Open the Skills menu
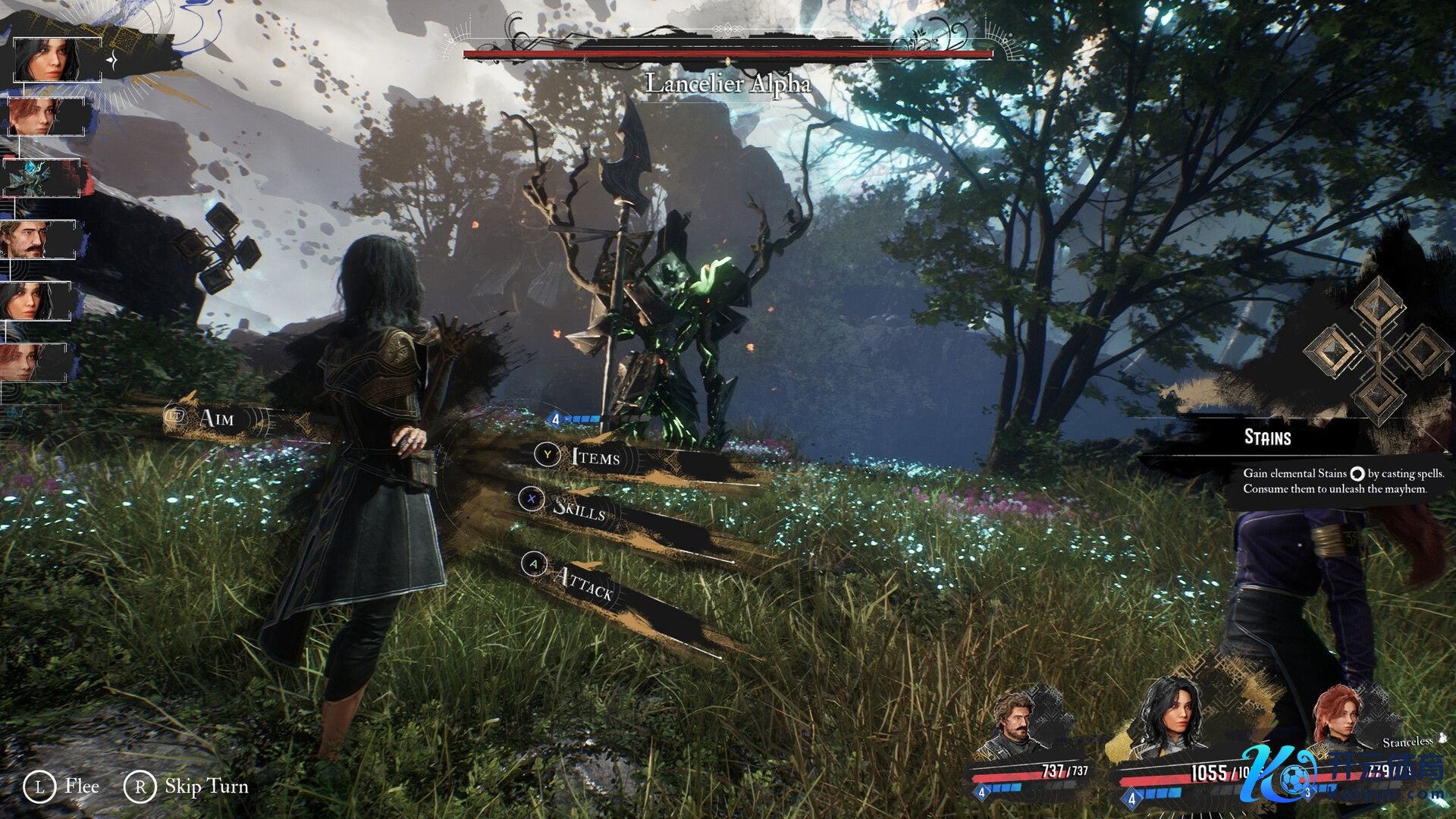The width and height of the screenshot is (1456, 819). click(x=579, y=508)
